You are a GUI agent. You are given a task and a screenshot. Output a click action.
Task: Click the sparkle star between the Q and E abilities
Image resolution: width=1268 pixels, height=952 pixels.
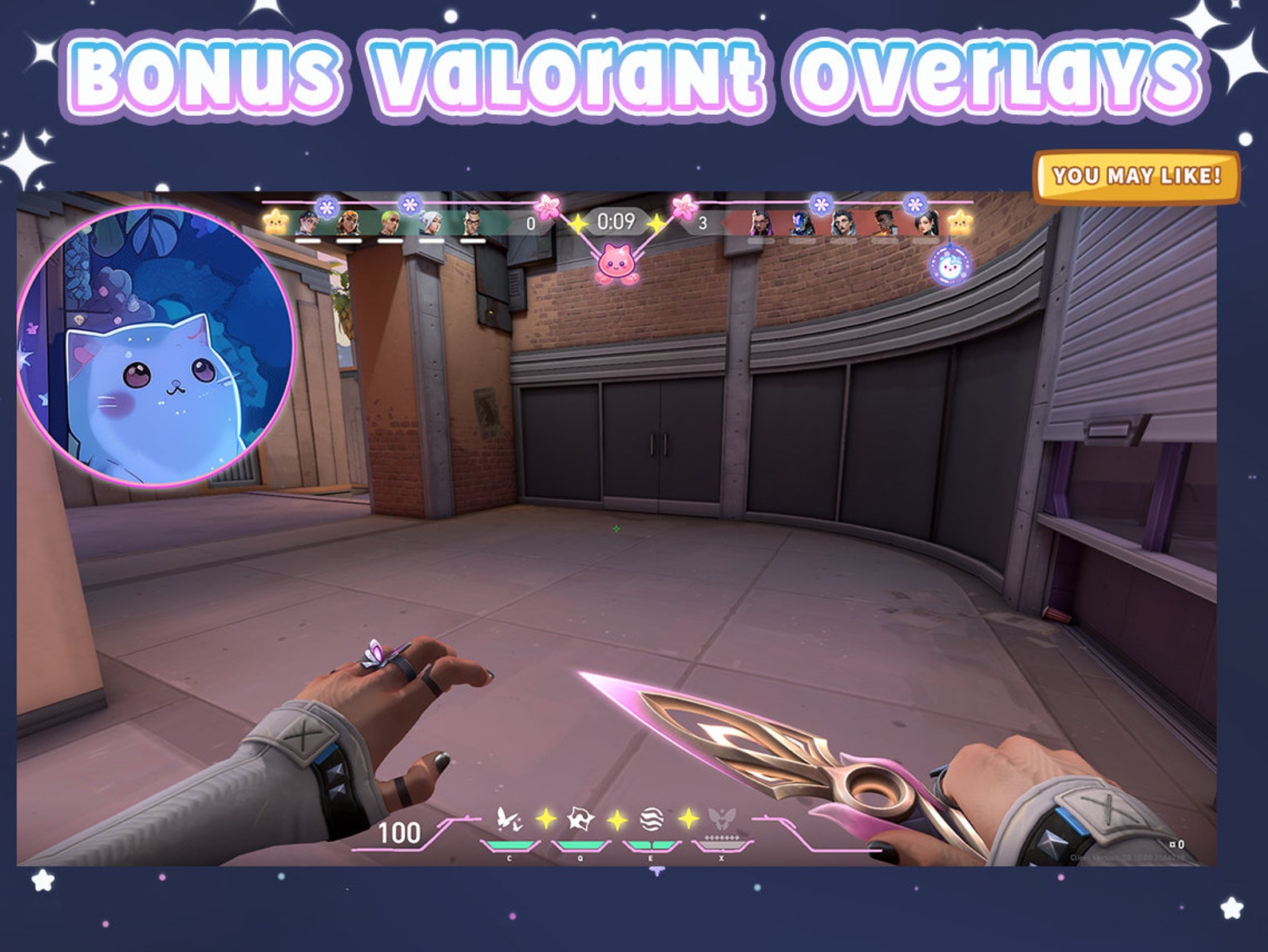tap(616, 819)
